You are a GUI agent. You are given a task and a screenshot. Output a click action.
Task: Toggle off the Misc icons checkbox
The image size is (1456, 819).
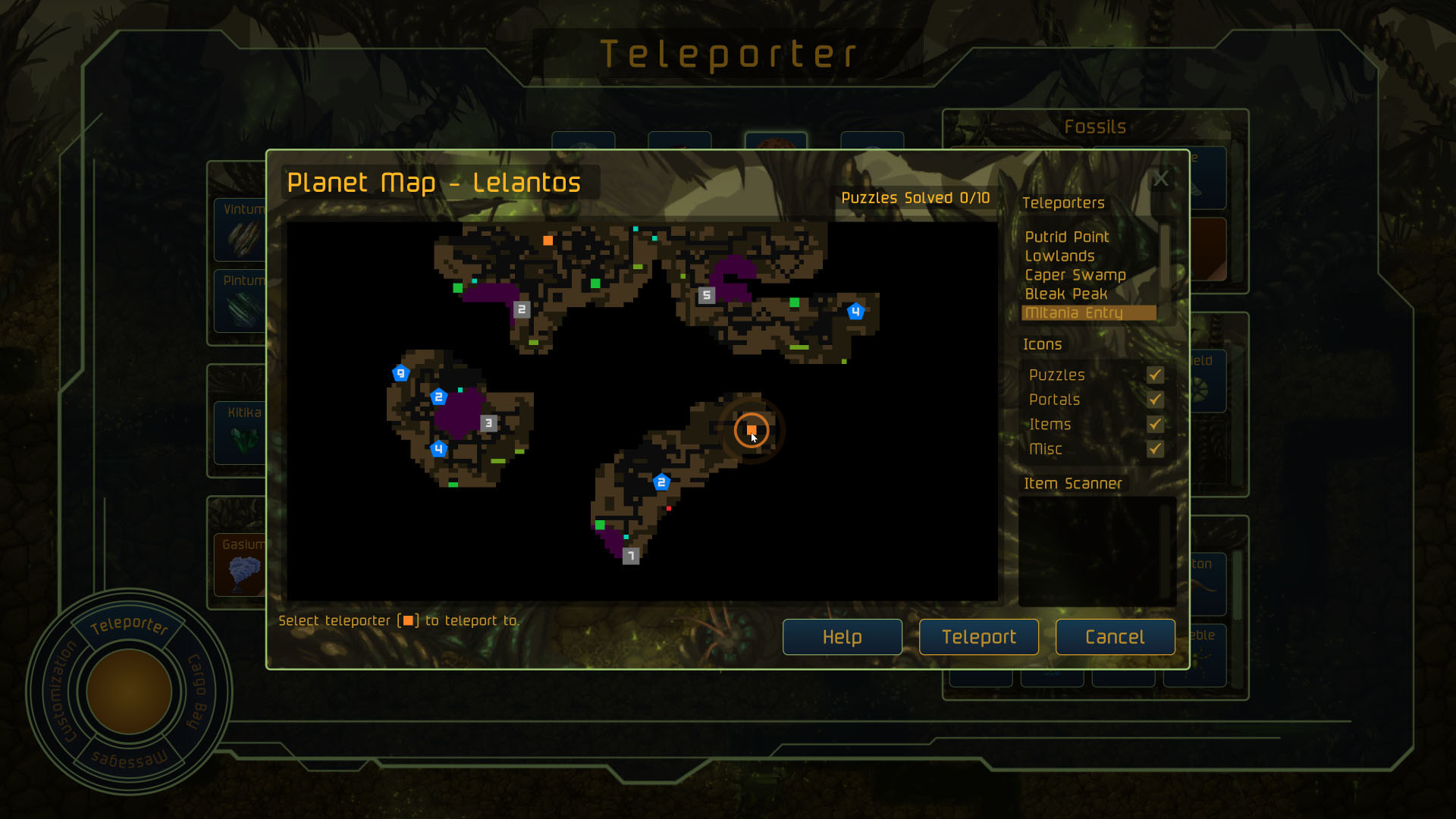(x=1155, y=450)
